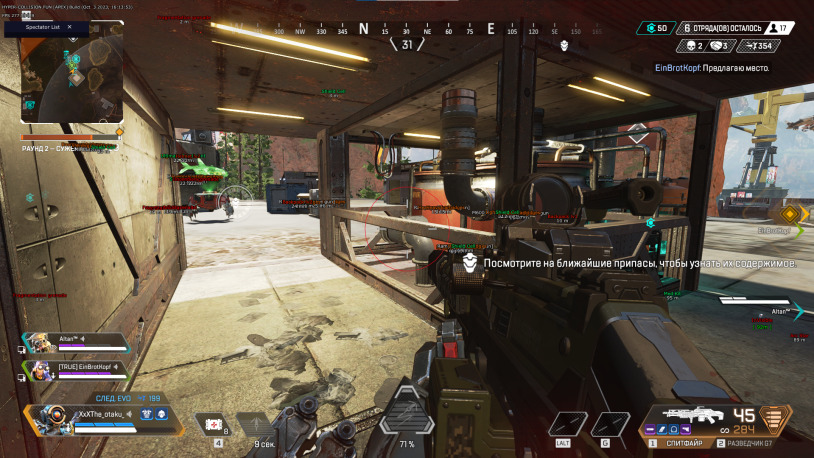Click the squads remaining counter

pyautogui.click(x=722, y=28)
